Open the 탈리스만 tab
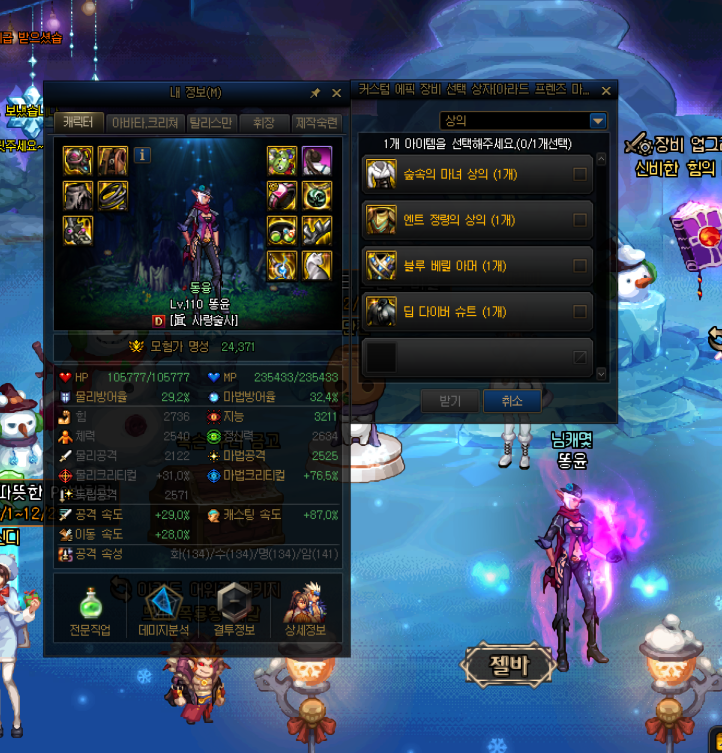This screenshot has width=722, height=753. coord(210,123)
